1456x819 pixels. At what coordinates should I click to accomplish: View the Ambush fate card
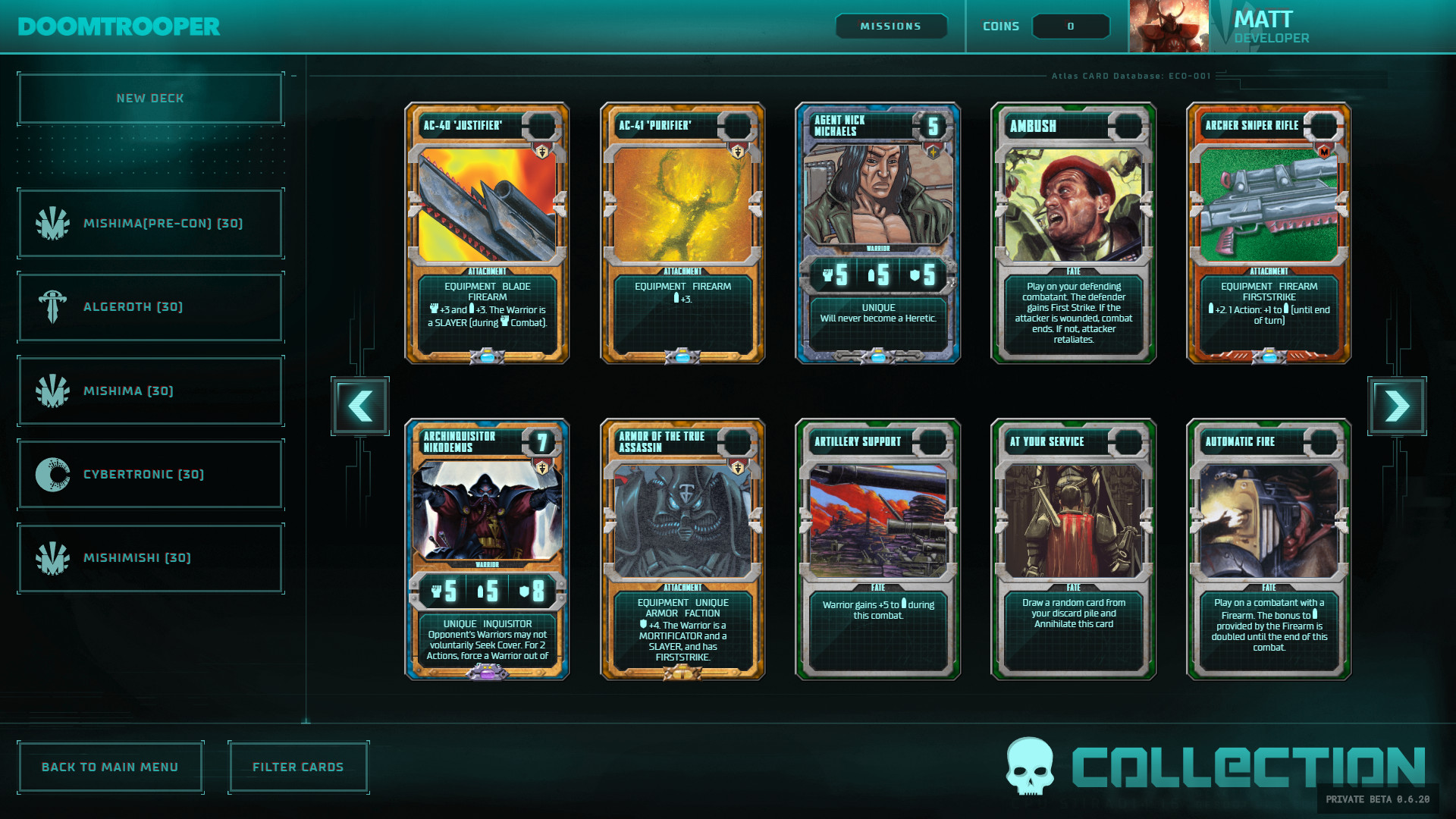(x=1072, y=235)
